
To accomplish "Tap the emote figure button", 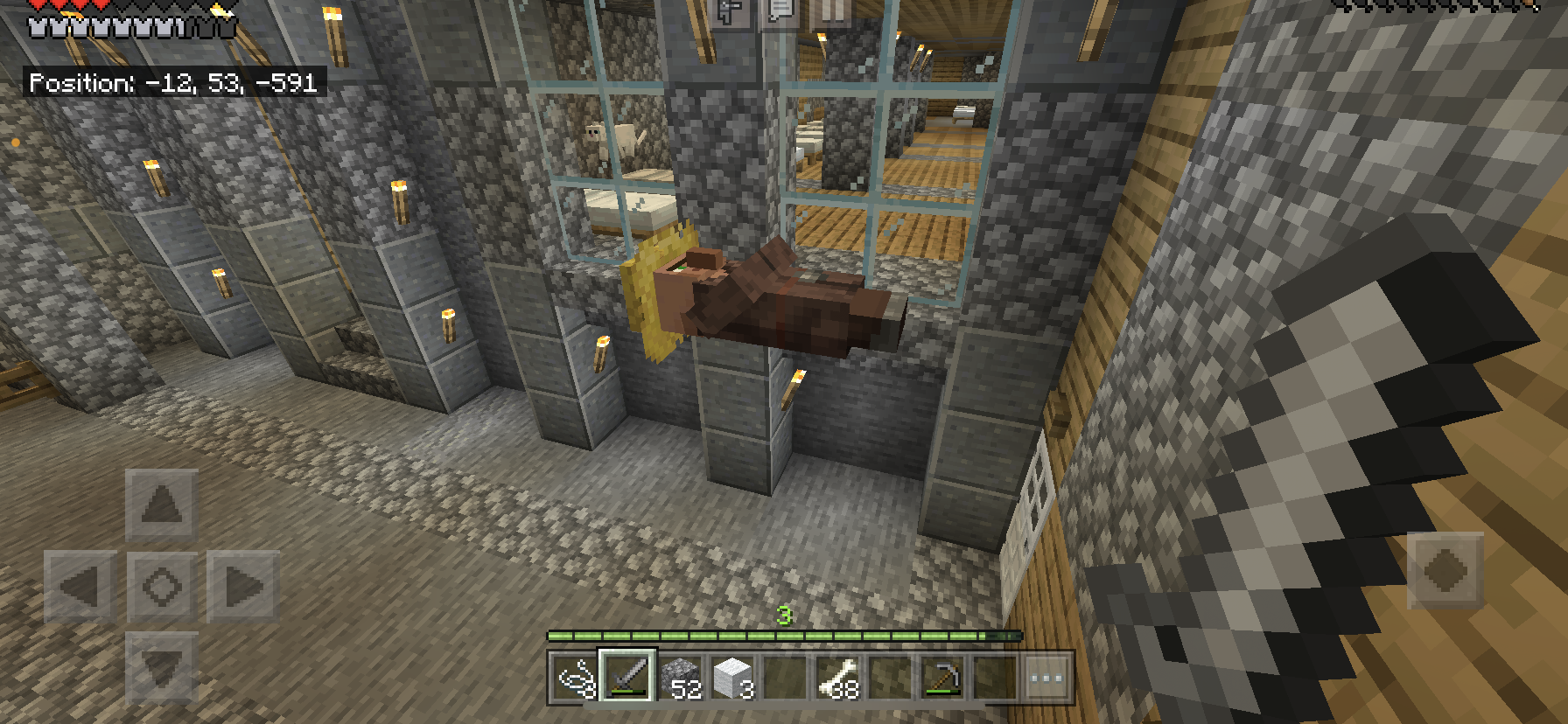I will [x=730, y=10].
